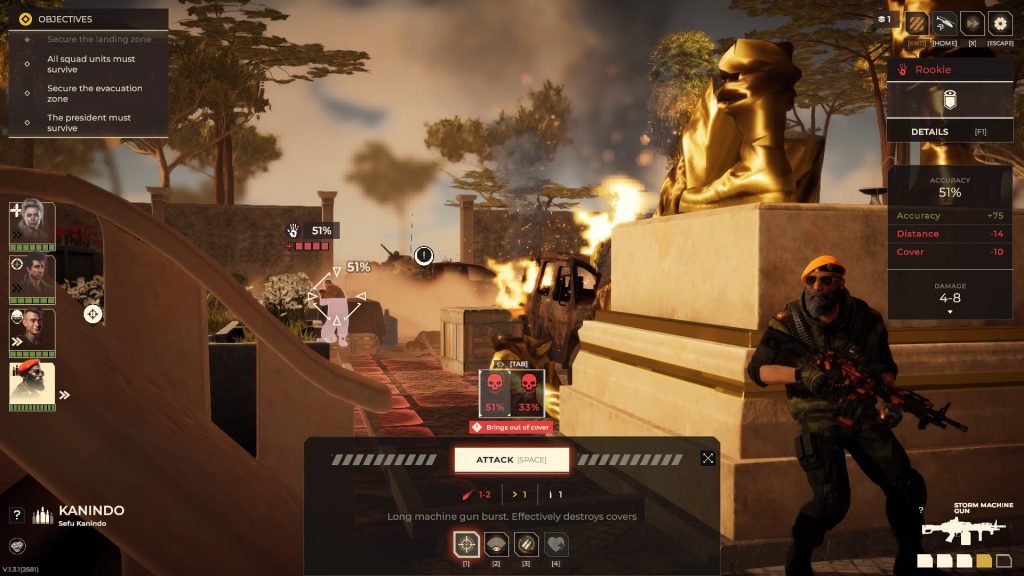
Task: Select the dark-haired man squad portrait
Action: pos(32,276)
